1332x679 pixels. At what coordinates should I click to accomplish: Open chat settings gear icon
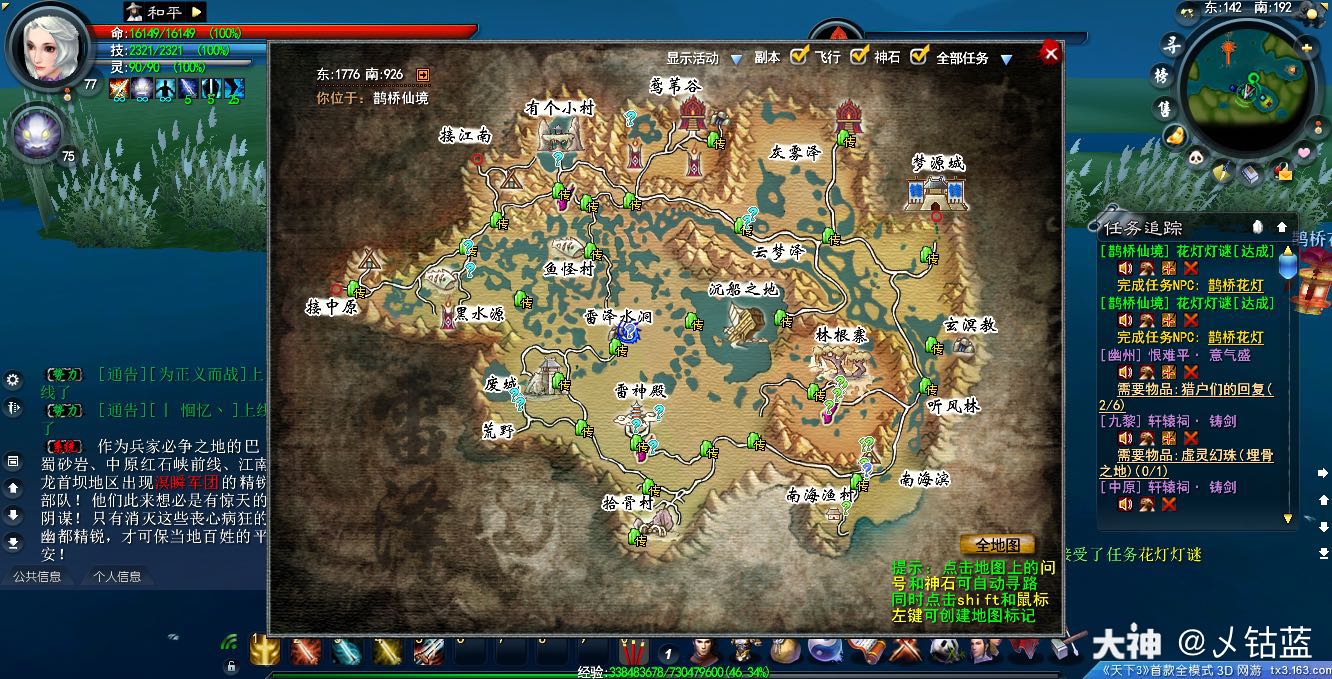click(x=13, y=380)
